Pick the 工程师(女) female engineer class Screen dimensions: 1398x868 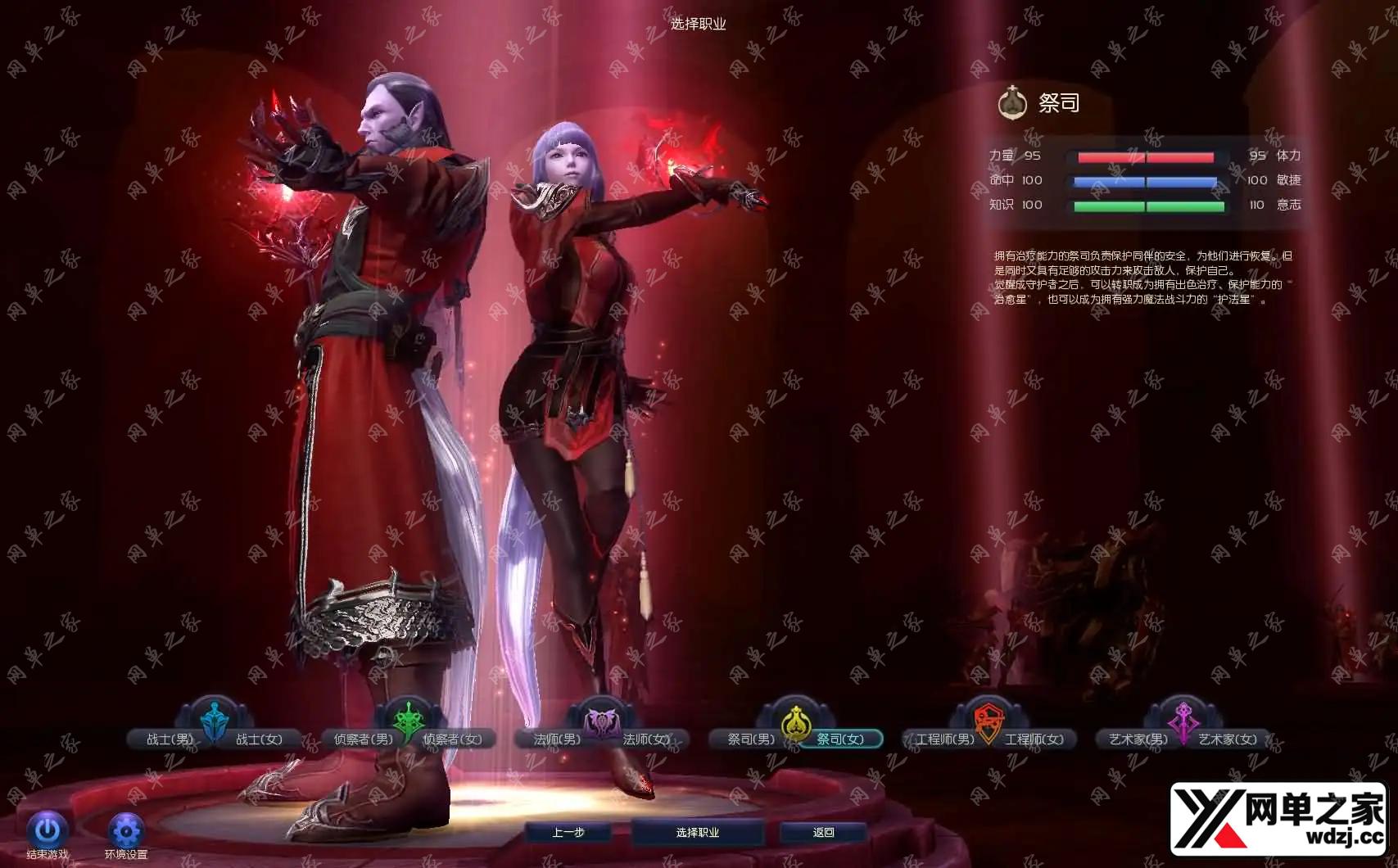pyautogui.click(x=1034, y=739)
